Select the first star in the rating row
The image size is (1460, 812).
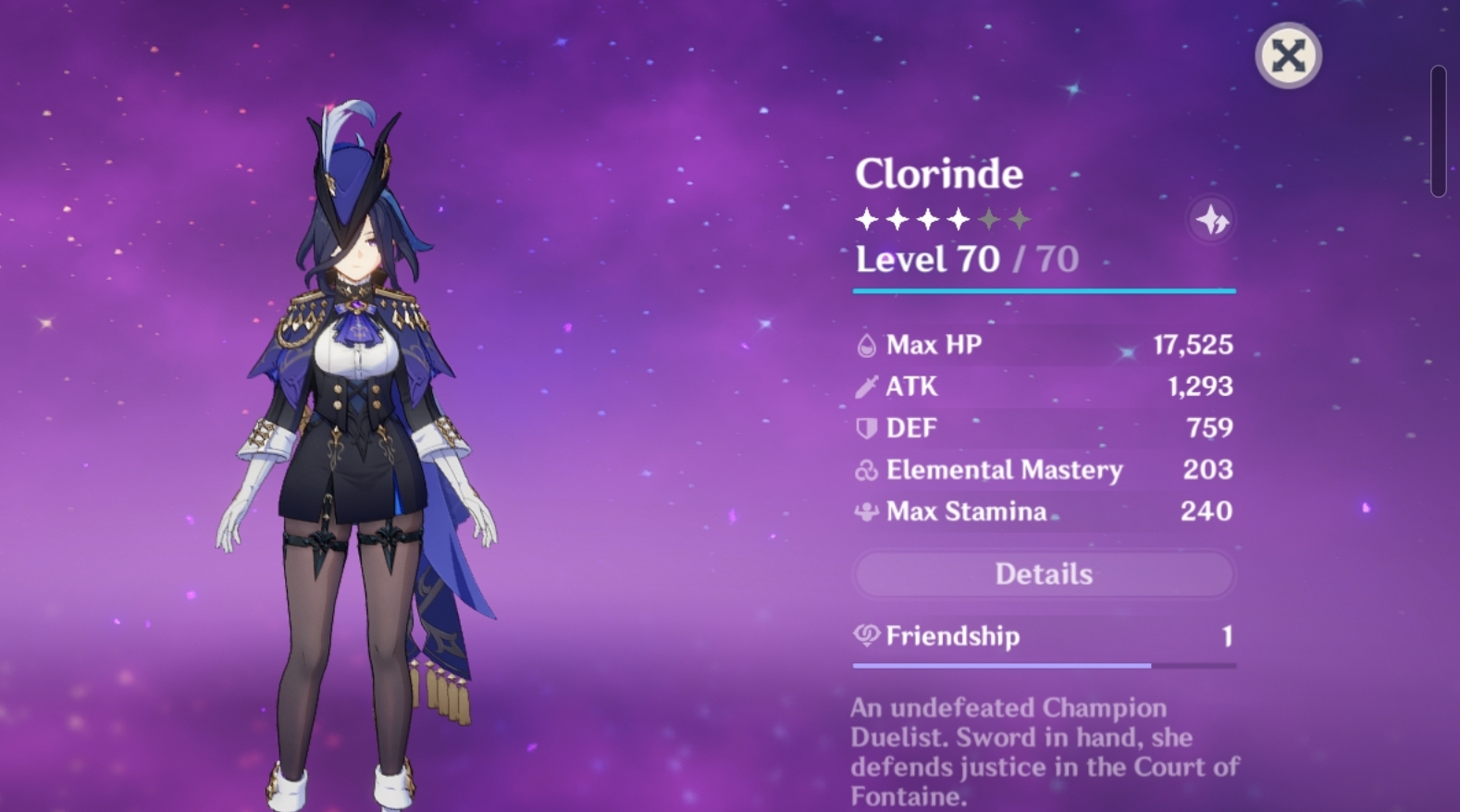click(866, 219)
